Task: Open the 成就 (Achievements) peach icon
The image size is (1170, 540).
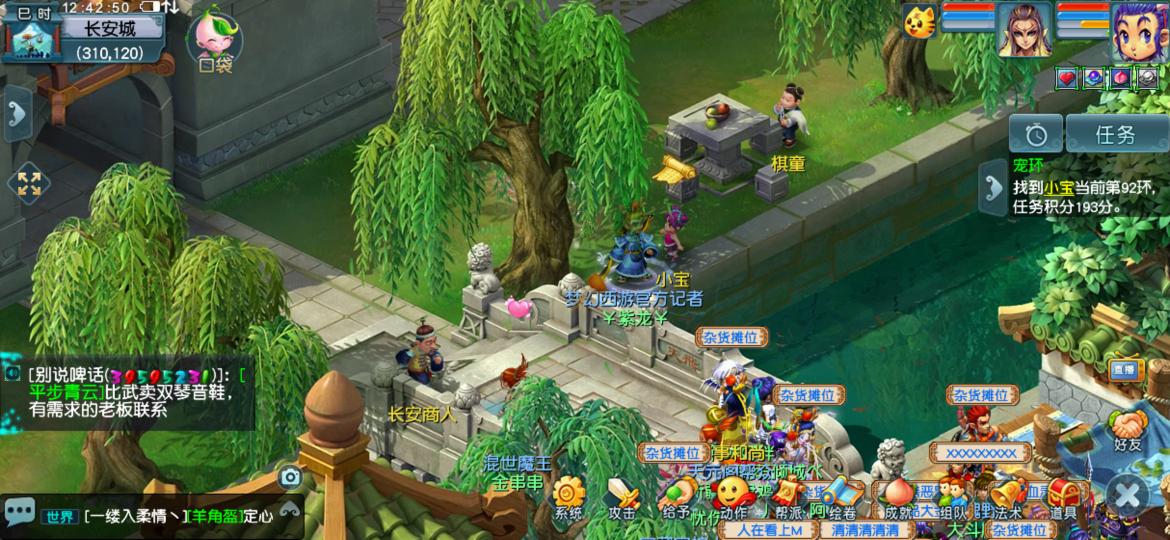Action: [895, 495]
